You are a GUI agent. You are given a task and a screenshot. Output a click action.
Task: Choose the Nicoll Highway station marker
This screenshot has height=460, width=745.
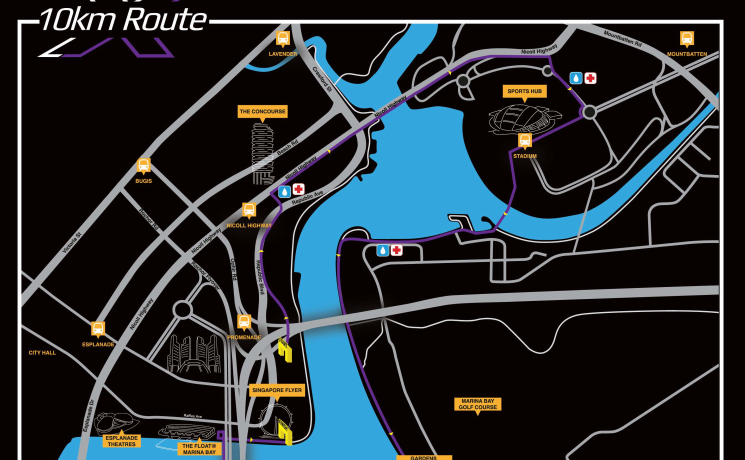click(249, 210)
